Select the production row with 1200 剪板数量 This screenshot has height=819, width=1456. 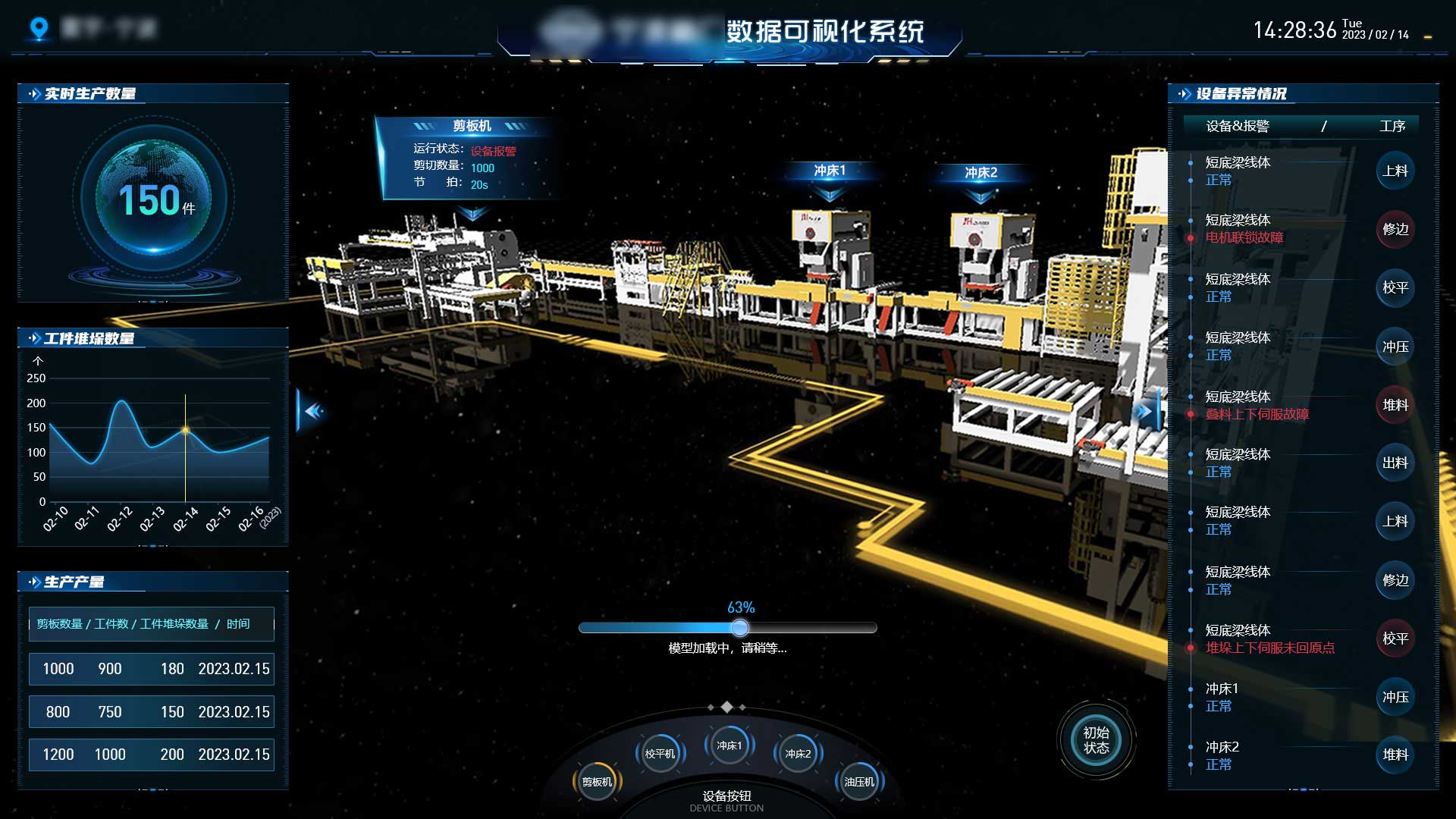[152, 755]
